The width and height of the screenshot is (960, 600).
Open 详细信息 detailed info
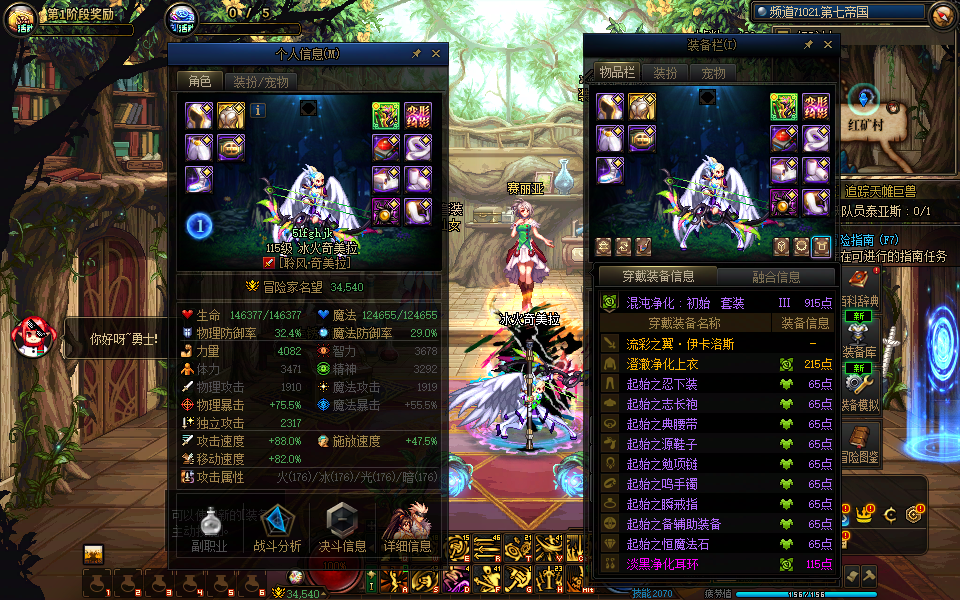[x=407, y=528]
